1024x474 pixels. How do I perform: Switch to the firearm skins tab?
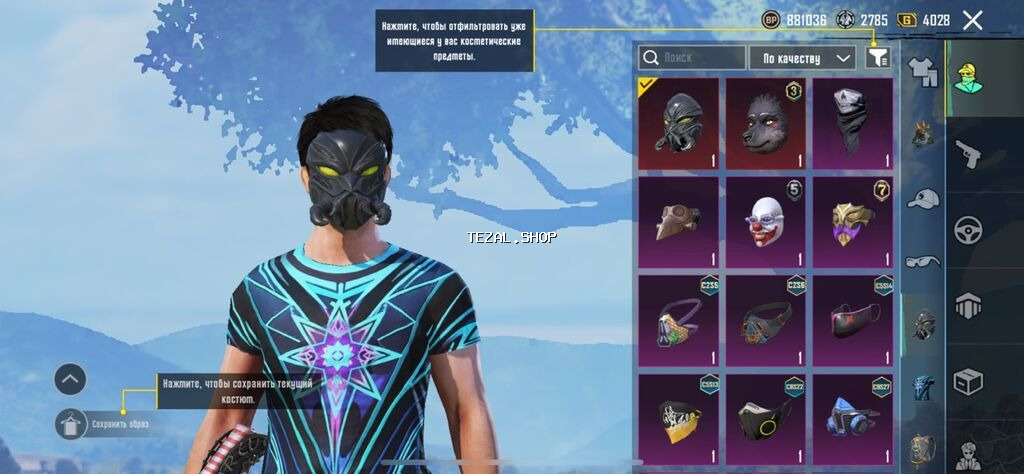tap(968, 154)
